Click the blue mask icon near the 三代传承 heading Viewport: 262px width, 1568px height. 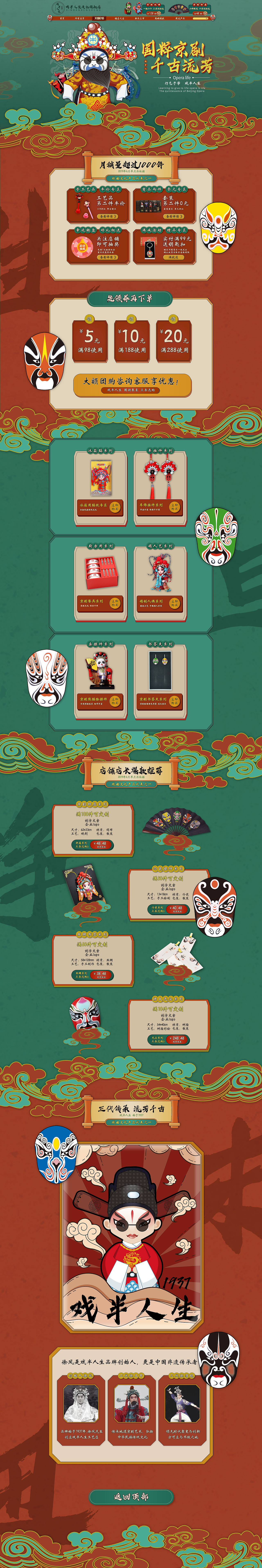pyautogui.click(x=55, y=1156)
